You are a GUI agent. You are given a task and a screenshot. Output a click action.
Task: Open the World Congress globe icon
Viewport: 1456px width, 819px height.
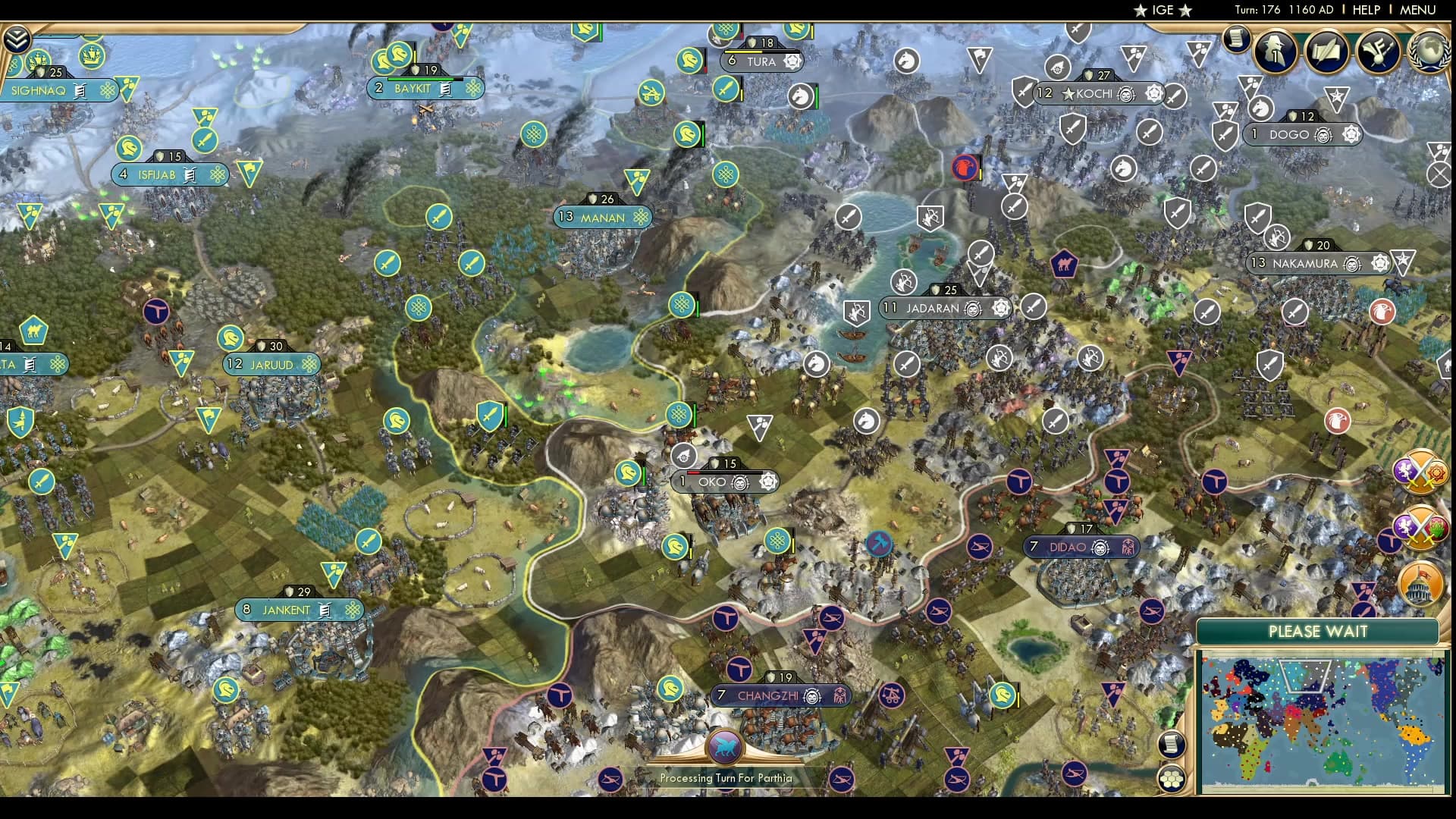(x=1429, y=53)
